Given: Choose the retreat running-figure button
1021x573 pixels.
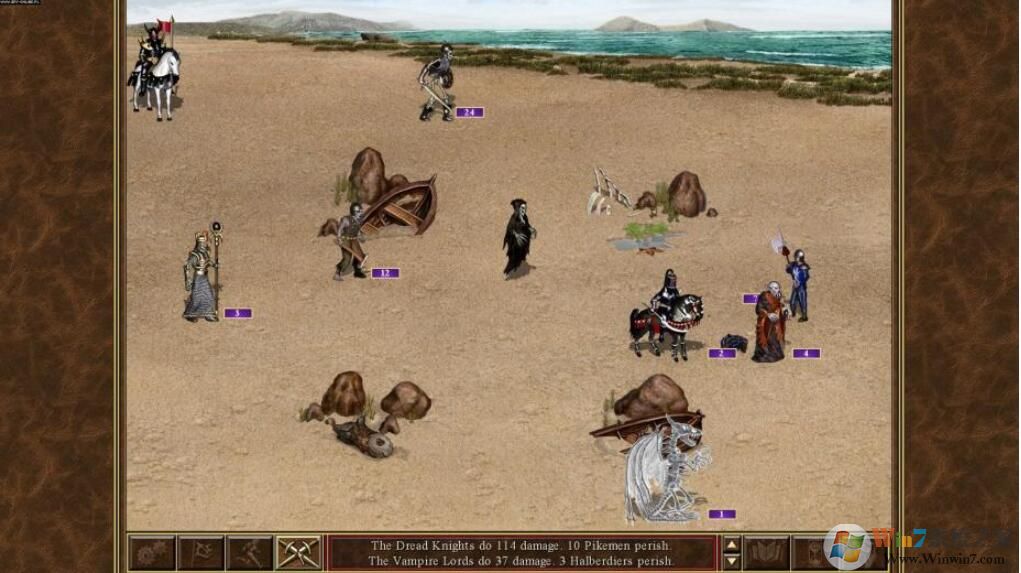Looking at the screenshot, I should pos(249,553).
